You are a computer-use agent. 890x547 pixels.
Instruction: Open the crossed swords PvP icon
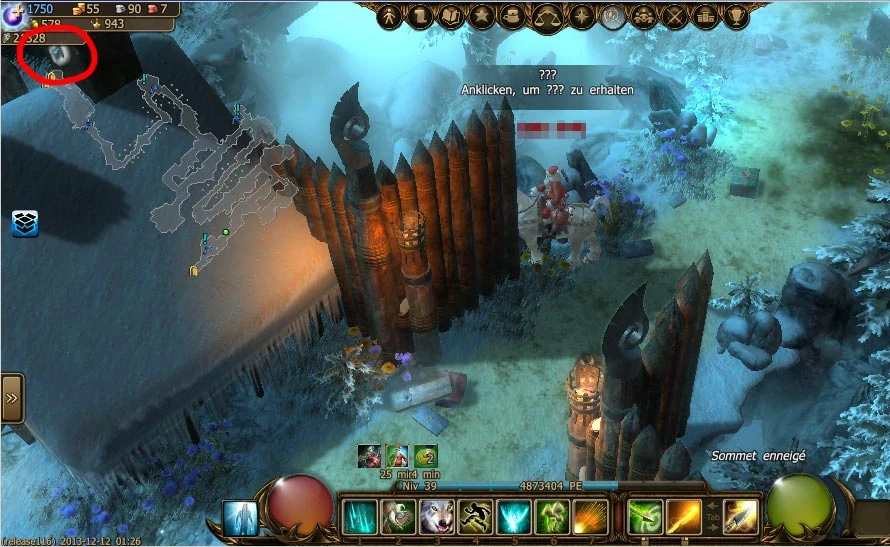pyautogui.click(x=676, y=17)
